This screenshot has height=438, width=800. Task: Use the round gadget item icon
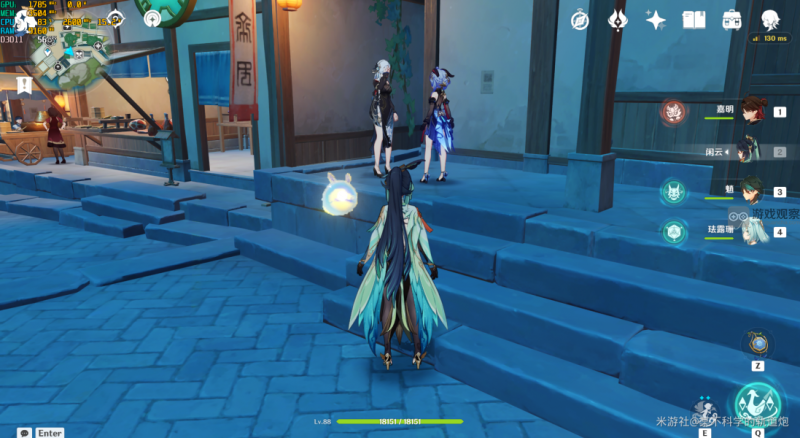pos(759,343)
